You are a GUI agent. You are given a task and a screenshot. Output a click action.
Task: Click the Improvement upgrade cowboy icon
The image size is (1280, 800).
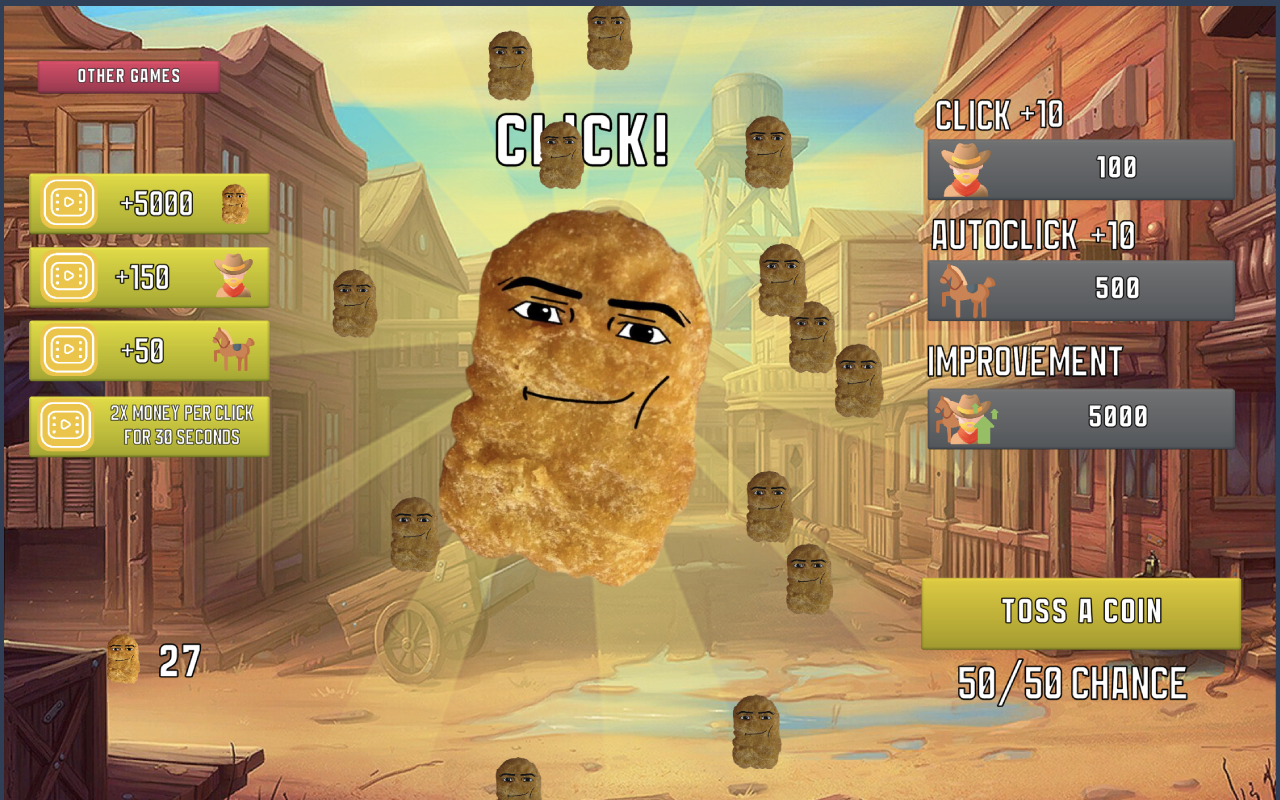(963, 418)
